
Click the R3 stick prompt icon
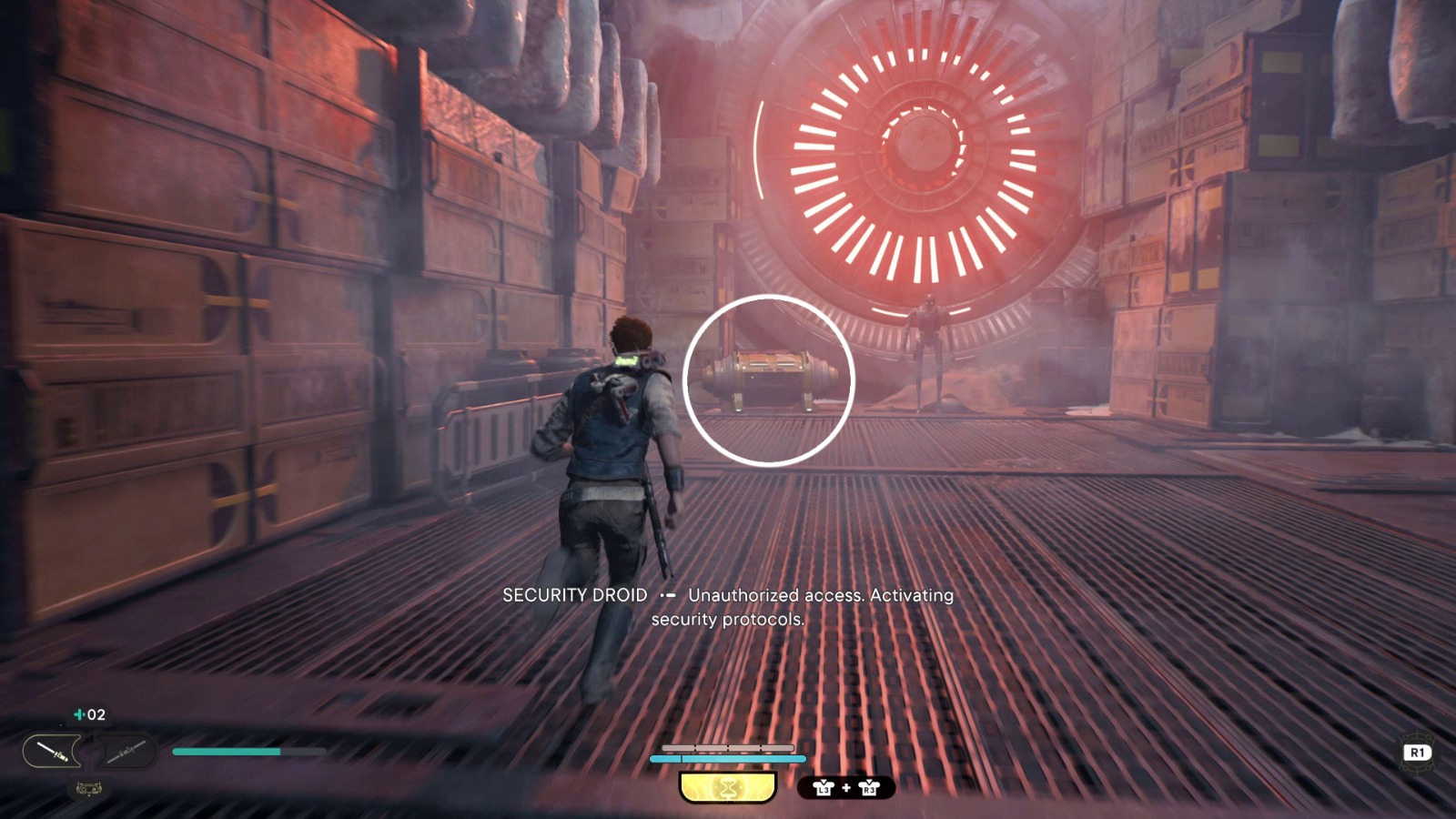click(x=869, y=787)
